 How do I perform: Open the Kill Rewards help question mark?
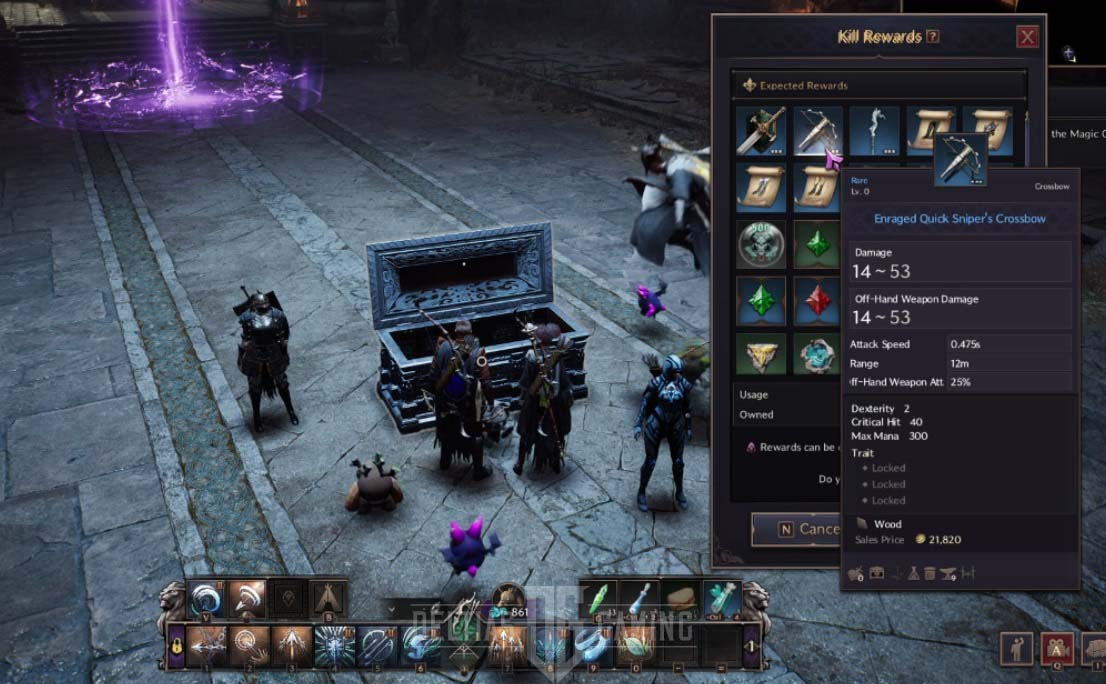pos(933,37)
